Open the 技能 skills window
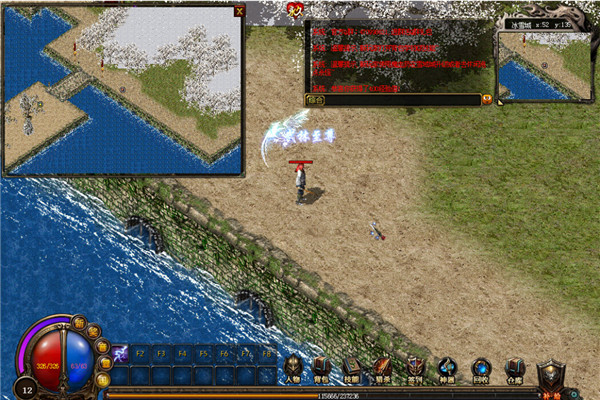The height and width of the screenshot is (400, 600). (x=351, y=369)
